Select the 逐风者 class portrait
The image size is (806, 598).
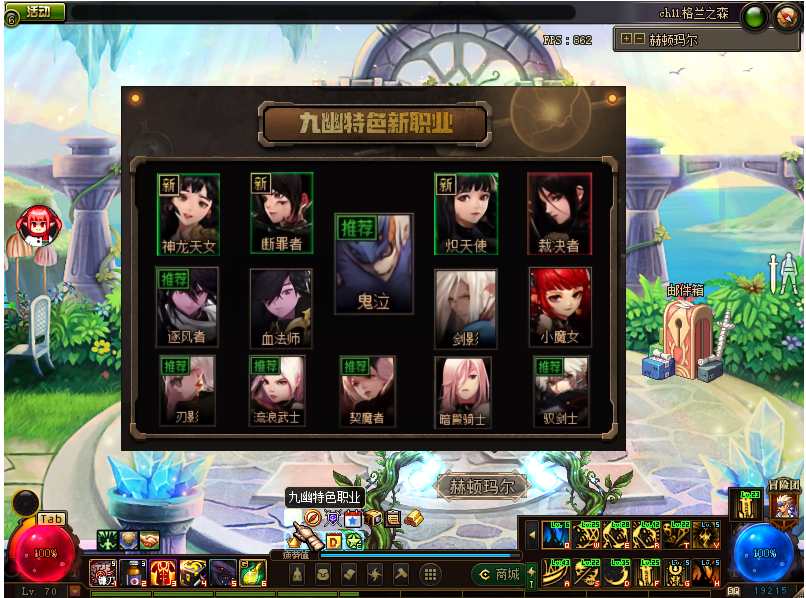187,305
